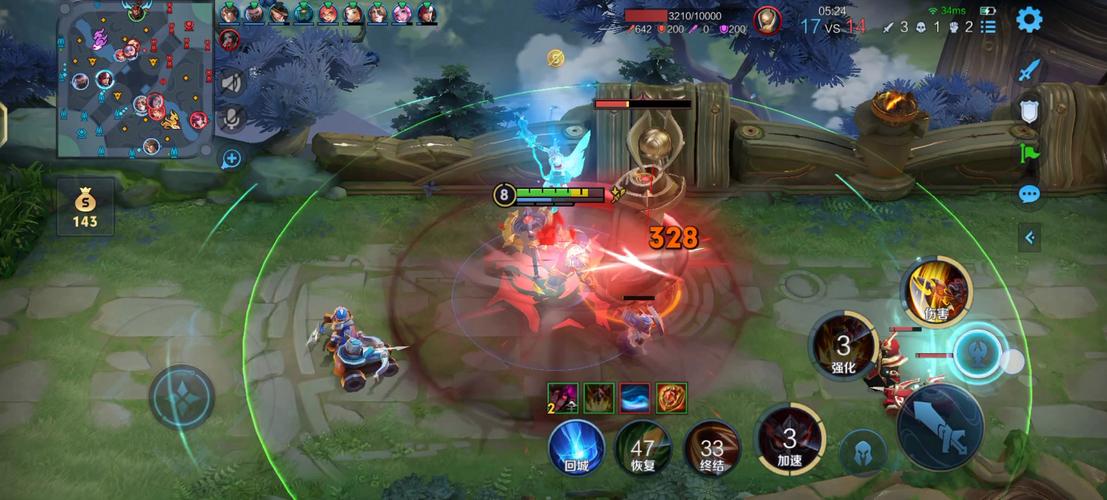Send the green flag gather signal

point(1030,152)
